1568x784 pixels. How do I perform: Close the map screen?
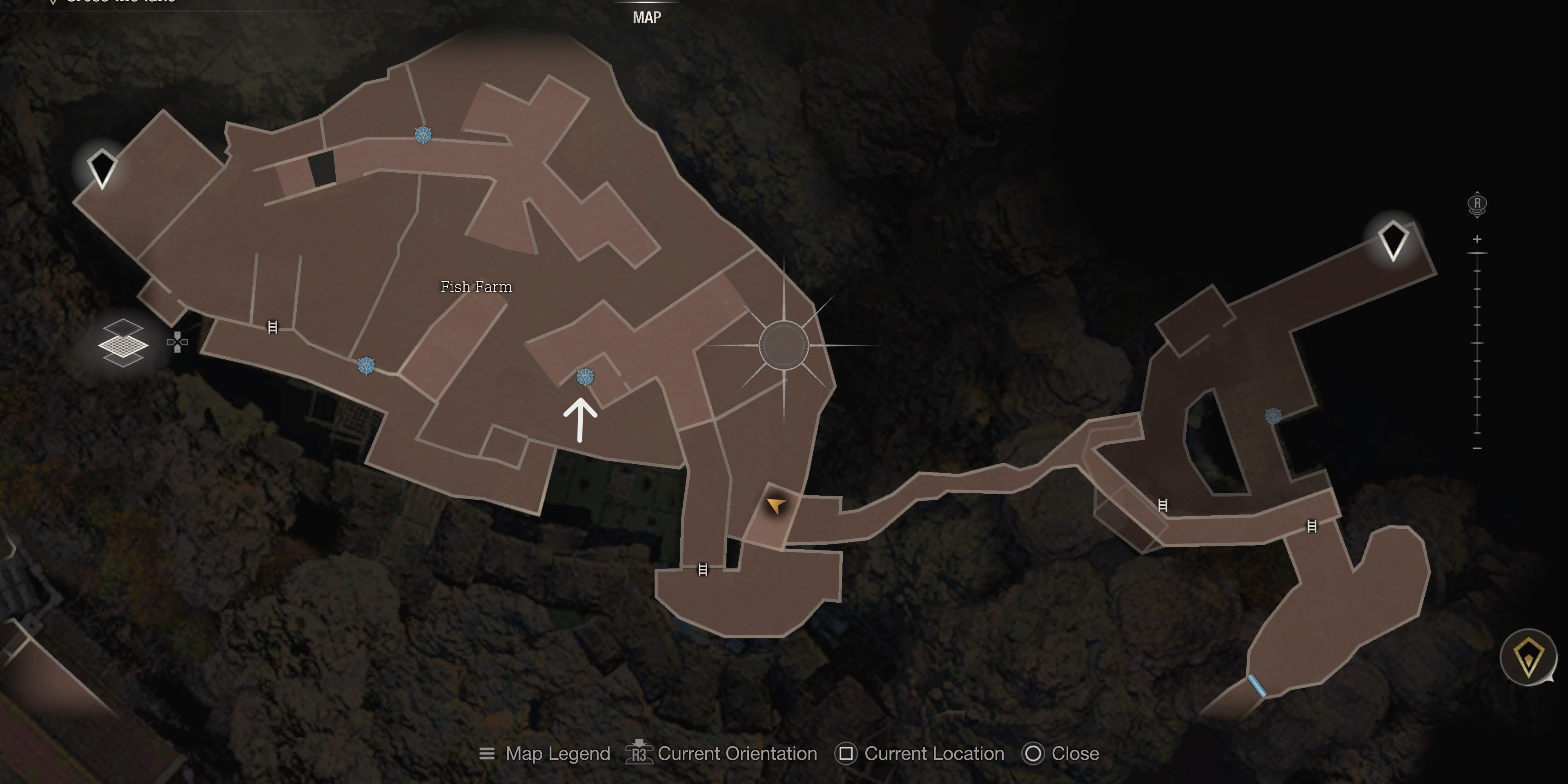point(1061,753)
